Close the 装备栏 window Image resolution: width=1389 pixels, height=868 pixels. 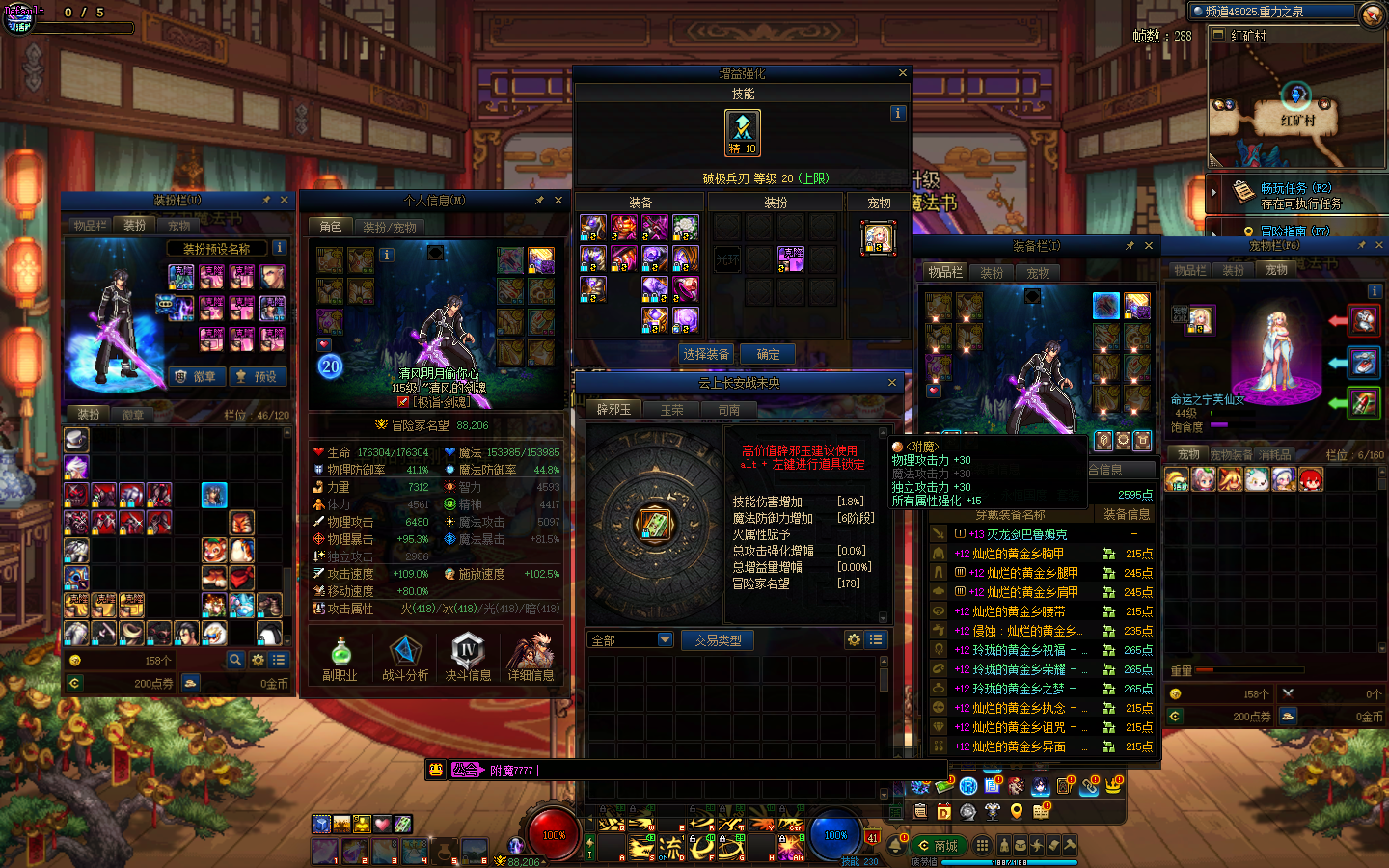(x=1148, y=246)
